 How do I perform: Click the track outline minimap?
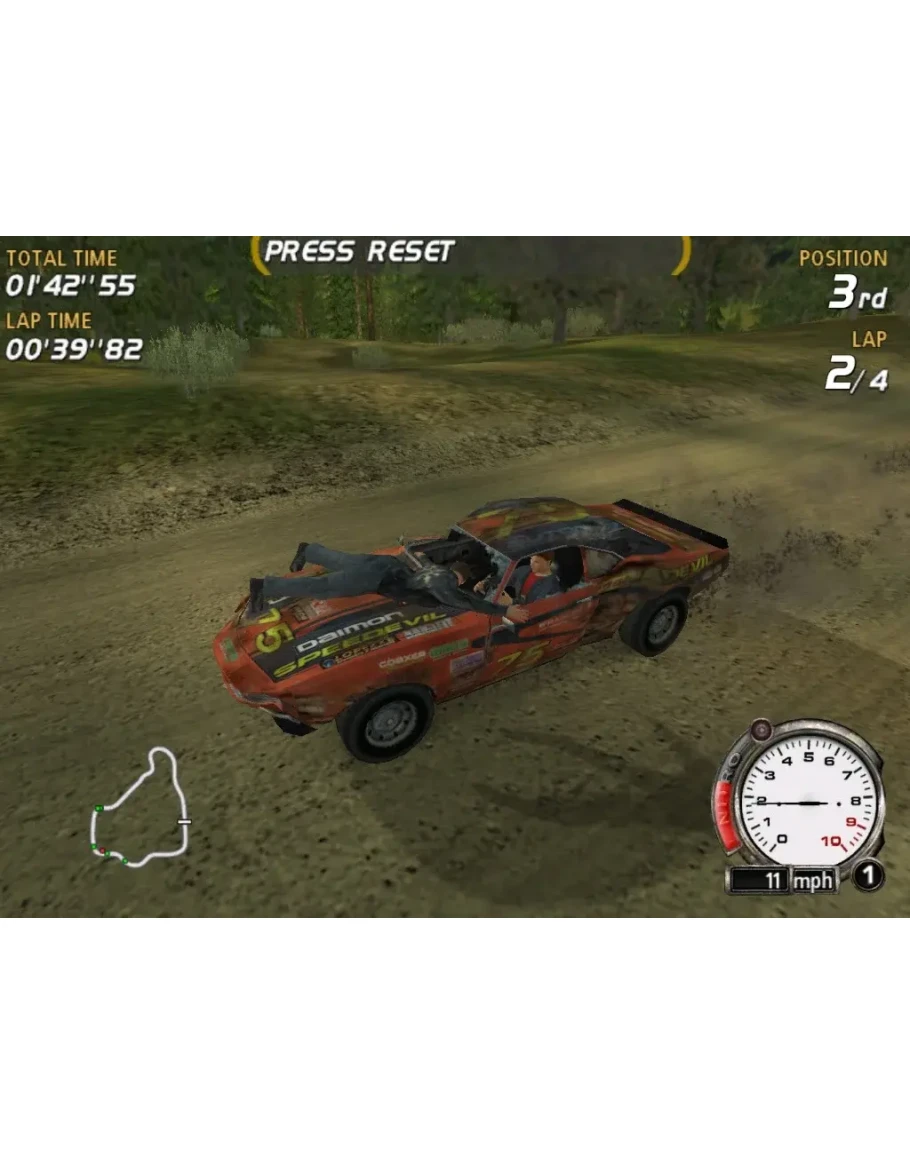(x=140, y=807)
